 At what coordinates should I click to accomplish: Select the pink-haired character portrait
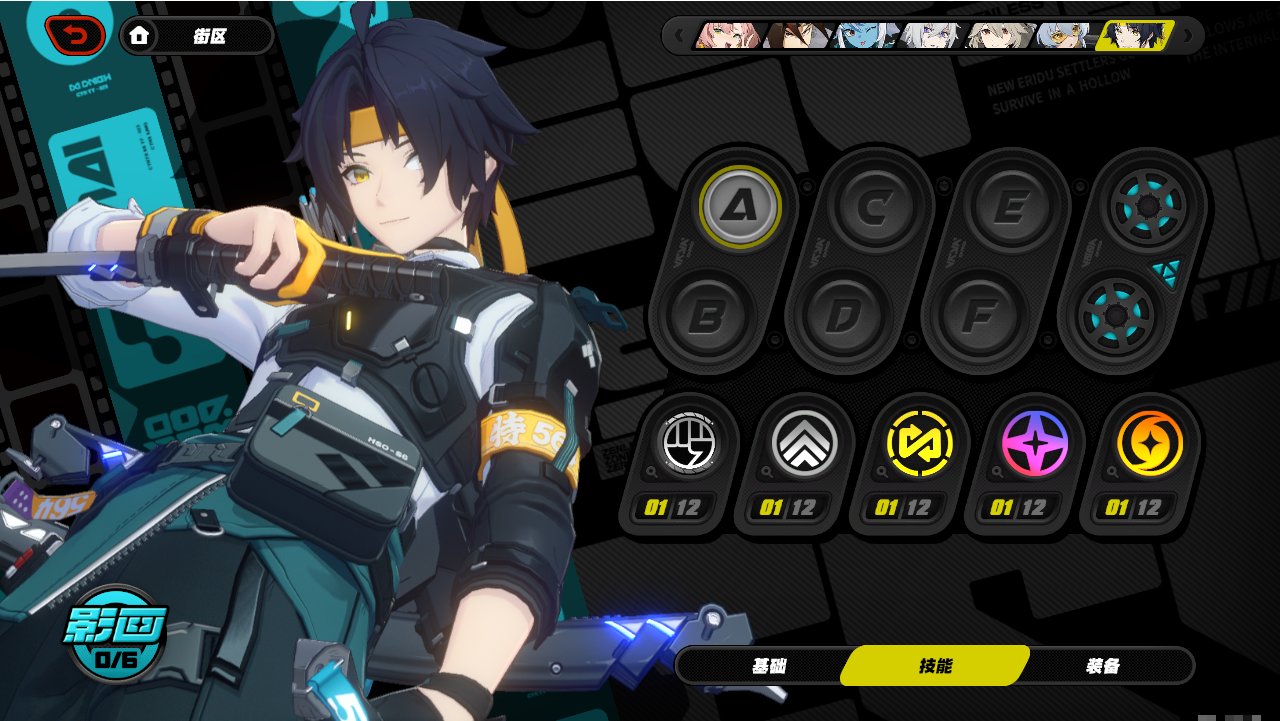(x=728, y=36)
